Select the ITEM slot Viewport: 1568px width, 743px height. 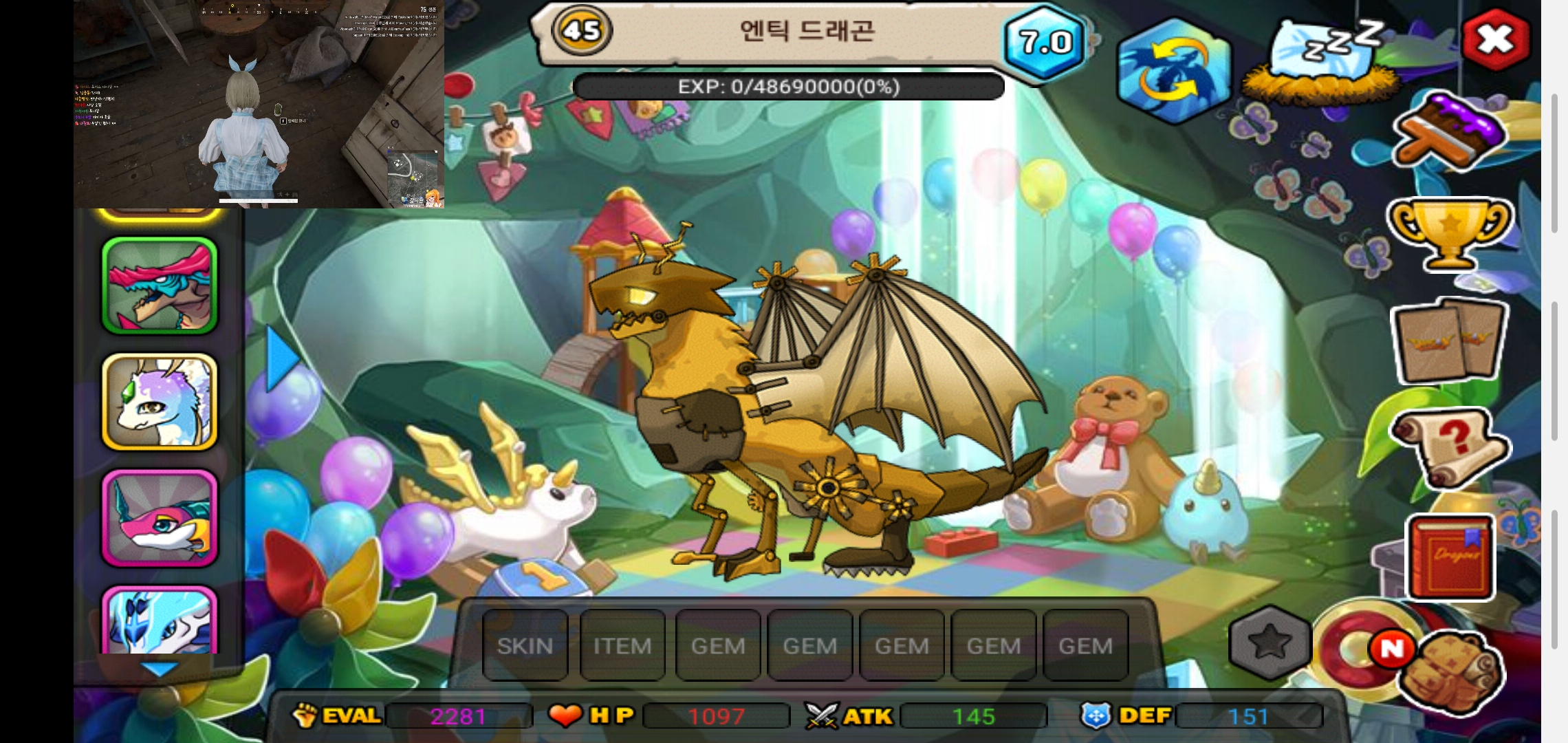(622, 646)
